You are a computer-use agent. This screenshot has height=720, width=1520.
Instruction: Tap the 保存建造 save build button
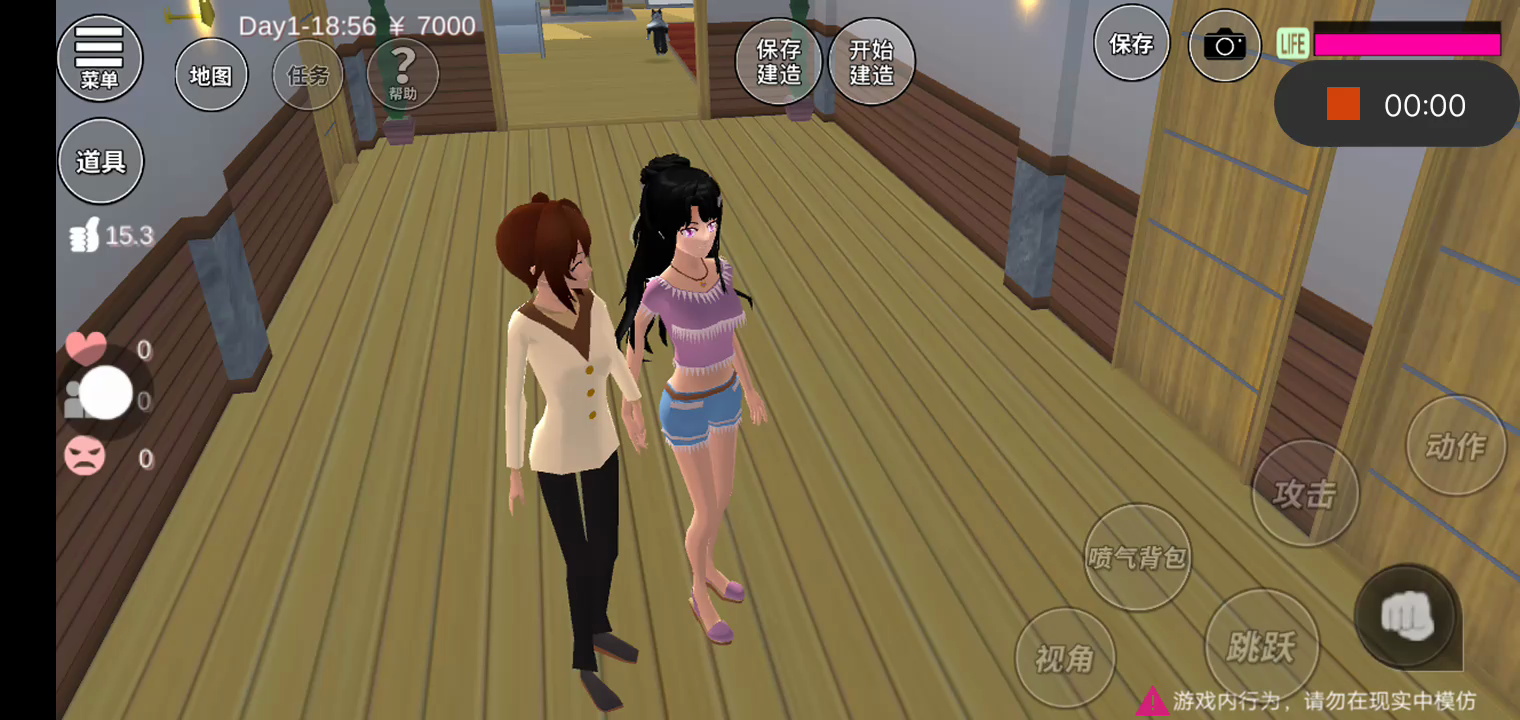click(x=779, y=62)
